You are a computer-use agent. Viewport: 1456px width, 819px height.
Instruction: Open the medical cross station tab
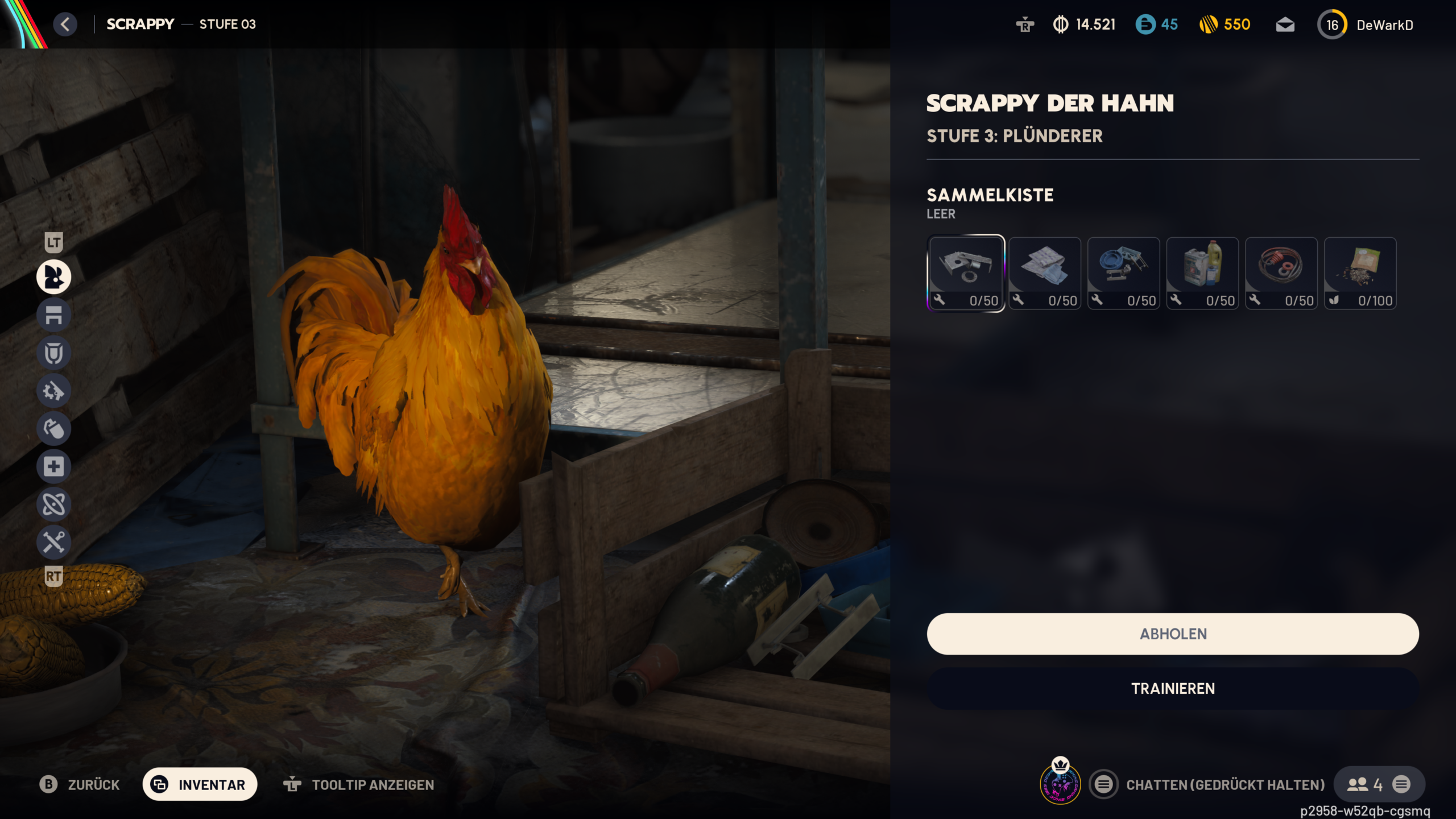[54, 466]
